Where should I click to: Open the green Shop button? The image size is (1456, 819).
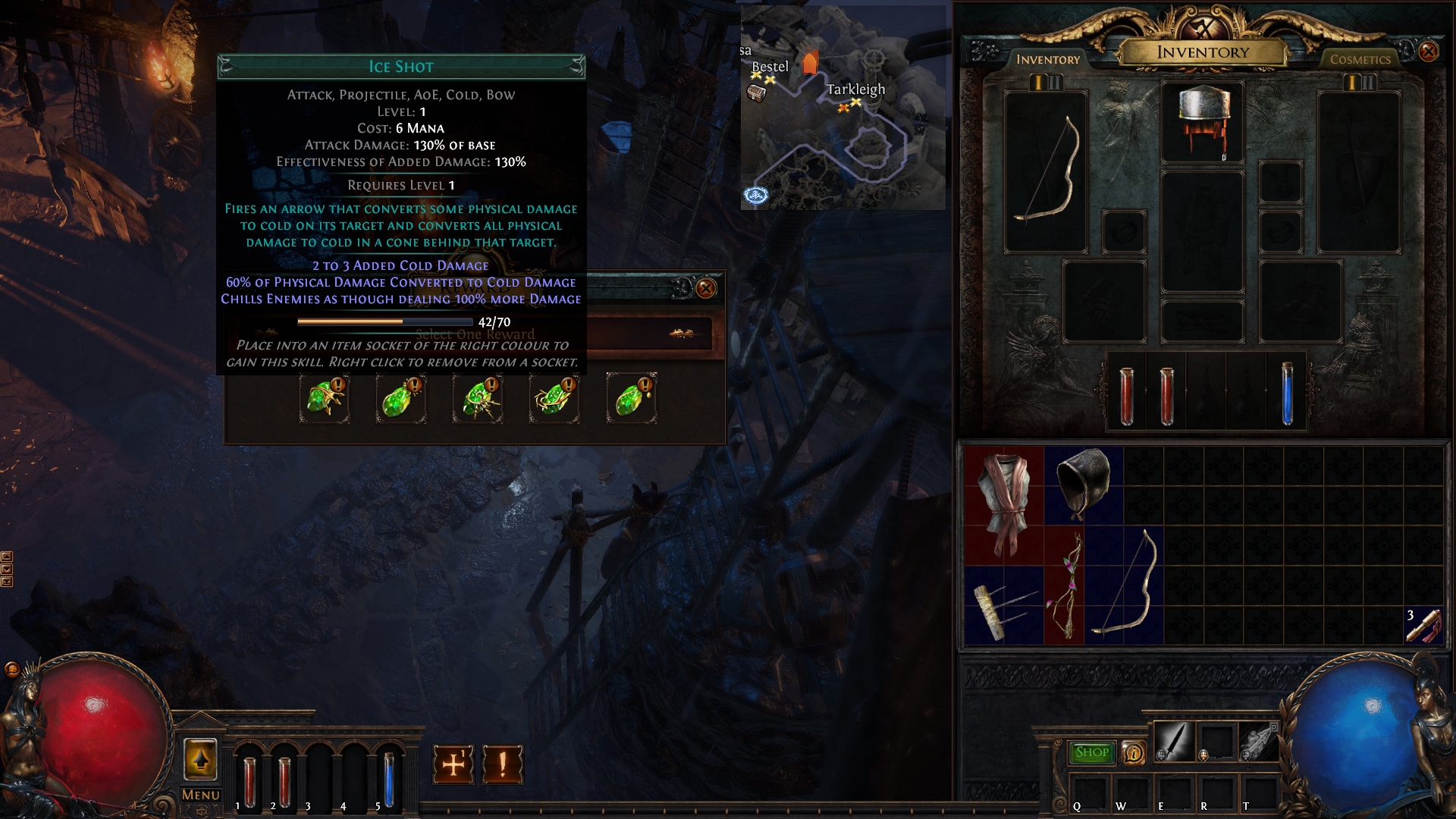click(1091, 752)
